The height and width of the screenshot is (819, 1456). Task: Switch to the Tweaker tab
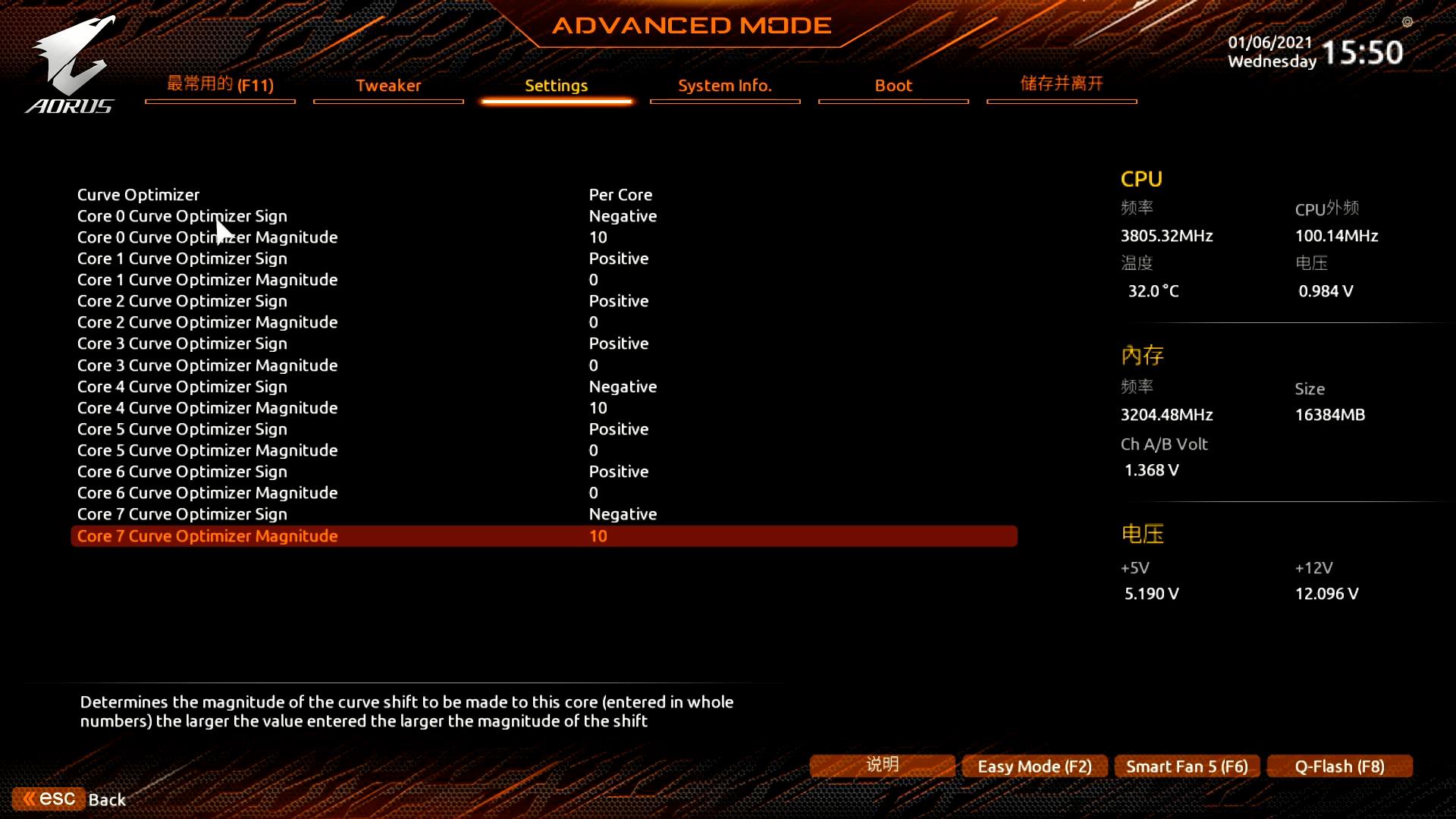[388, 86]
